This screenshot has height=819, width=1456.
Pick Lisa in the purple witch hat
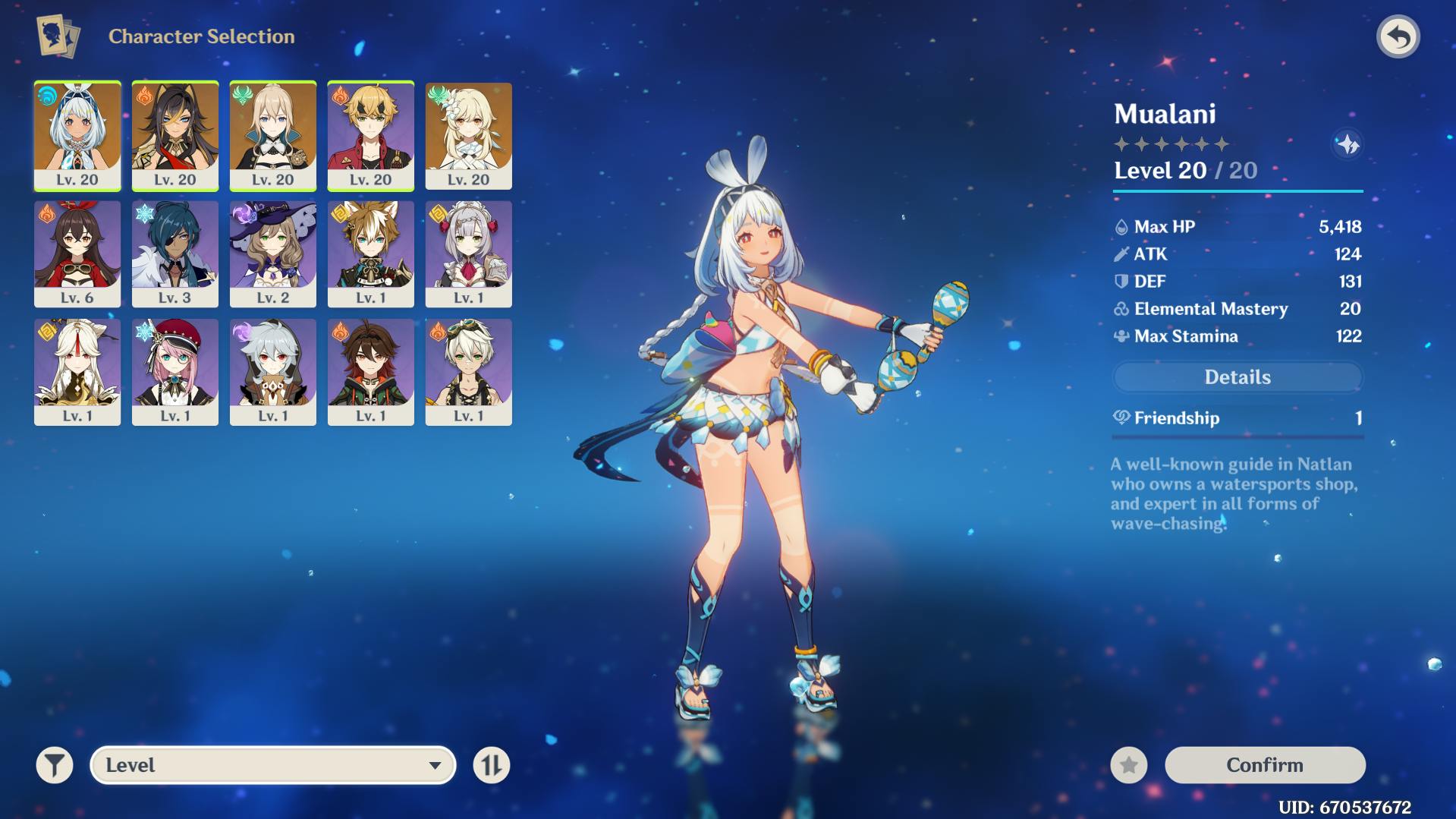273,254
